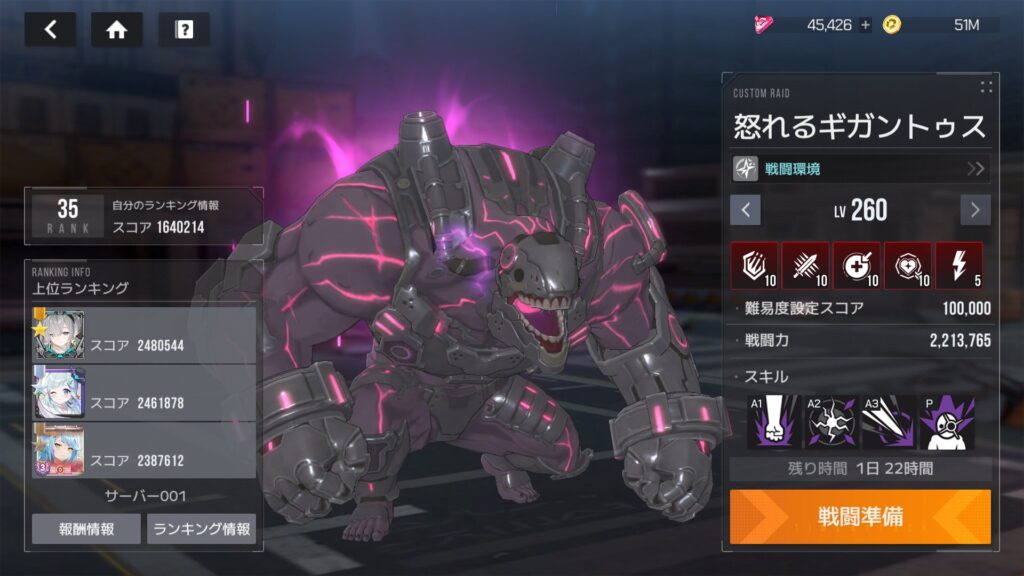Select the shield modifier icon
The height and width of the screenshot is (576, 1024).
pyautogui.click(x=754, y=265)
